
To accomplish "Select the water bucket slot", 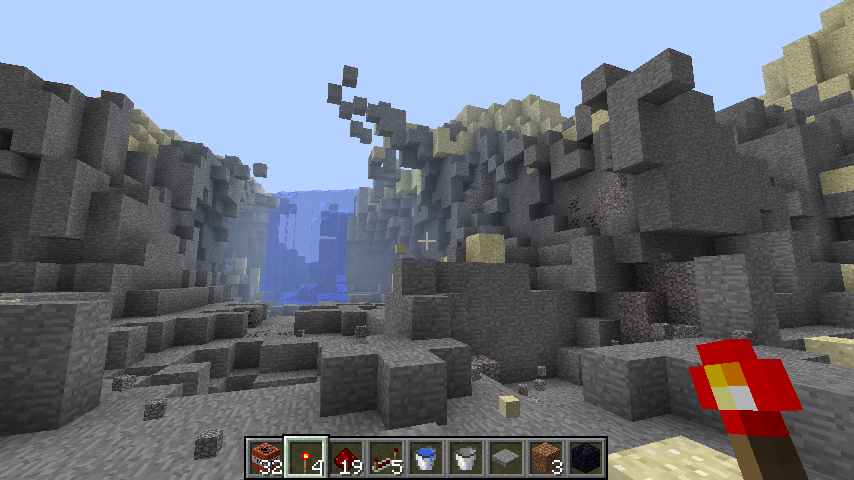I will coord(426,457).
